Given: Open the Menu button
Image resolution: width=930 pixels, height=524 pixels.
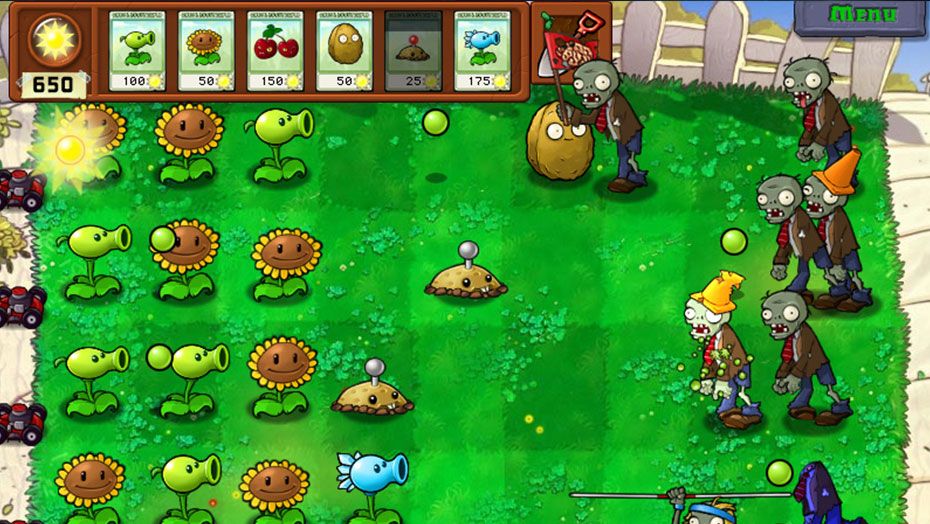Looking at the screenshot, I should (x=862, y=16).
